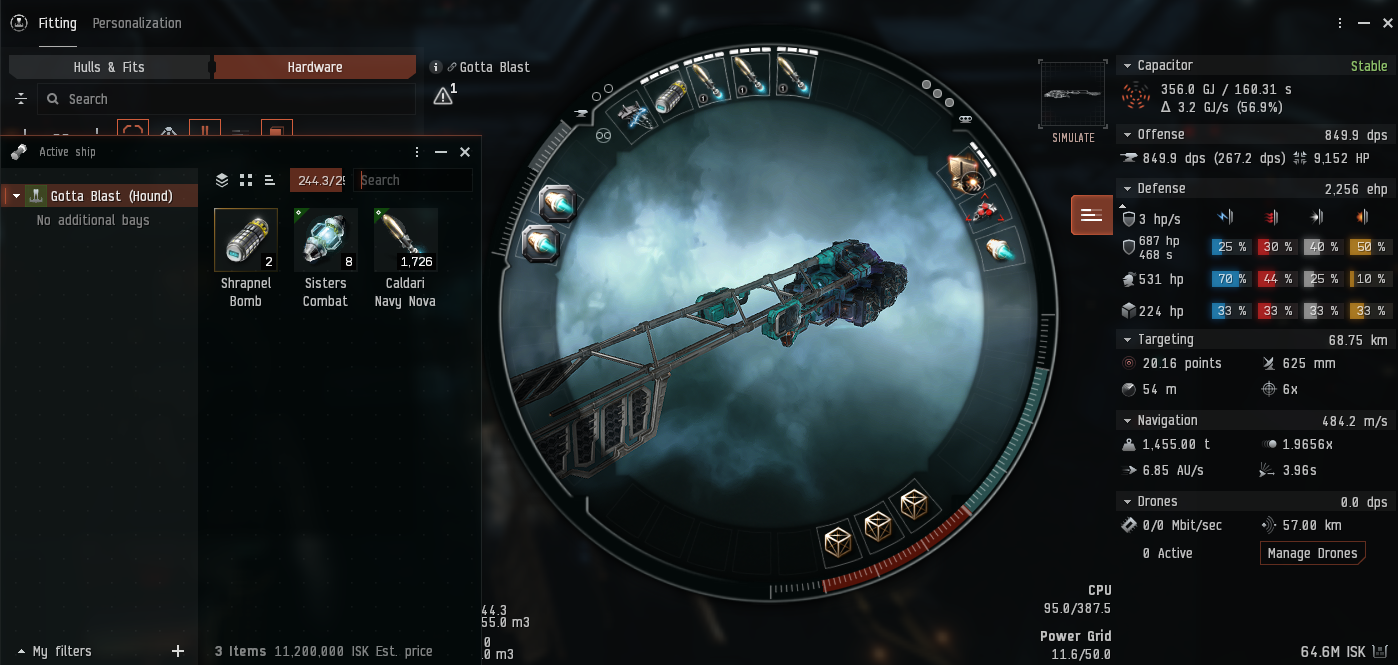Select the Shrapnel Bomb item
The image size is (1398, 665).
click(246, 240)
